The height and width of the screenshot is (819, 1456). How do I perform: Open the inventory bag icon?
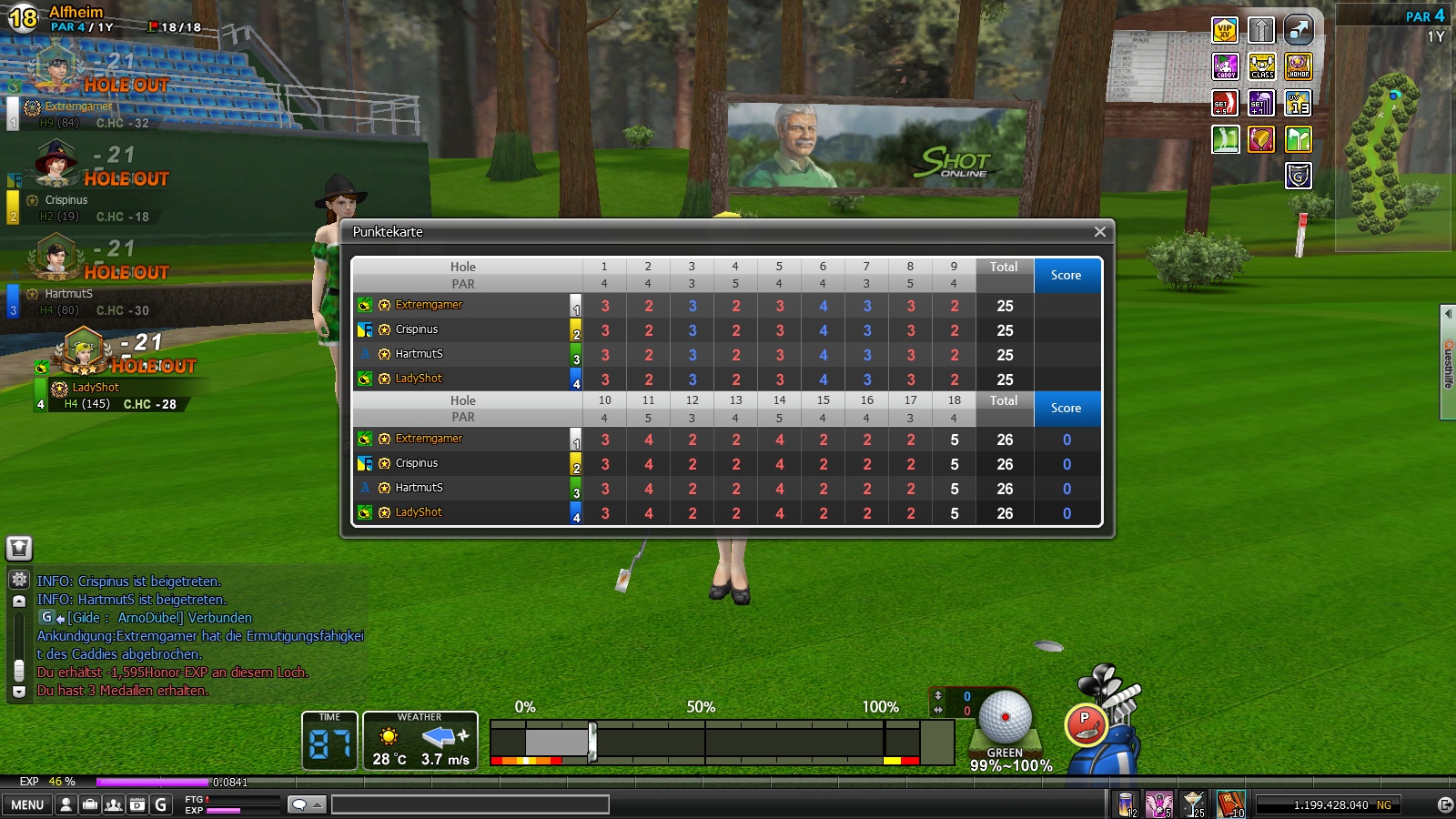pos(90,804)
